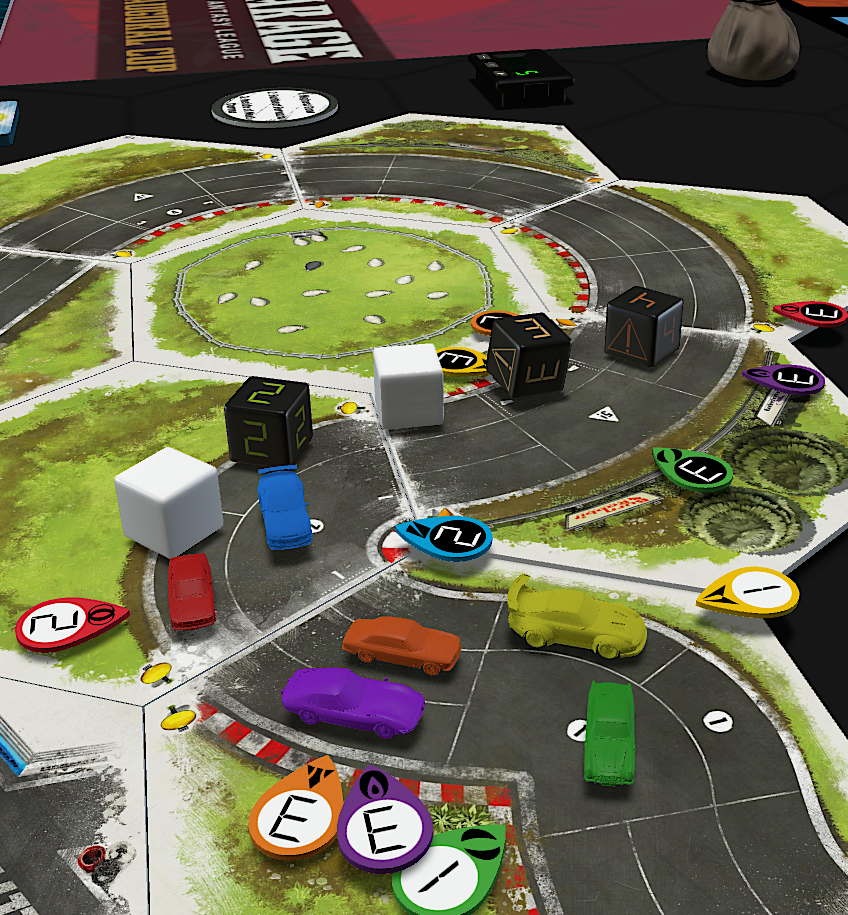Pick the red gear token marked 2

68,624
